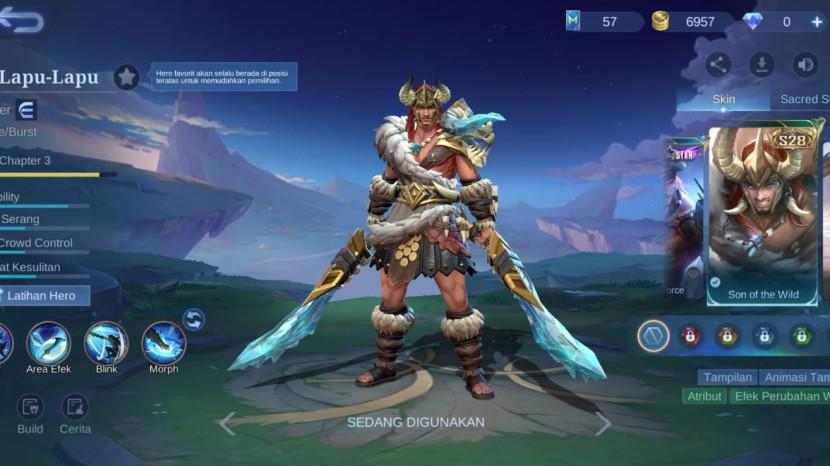Open the Sacred tab

803,100
